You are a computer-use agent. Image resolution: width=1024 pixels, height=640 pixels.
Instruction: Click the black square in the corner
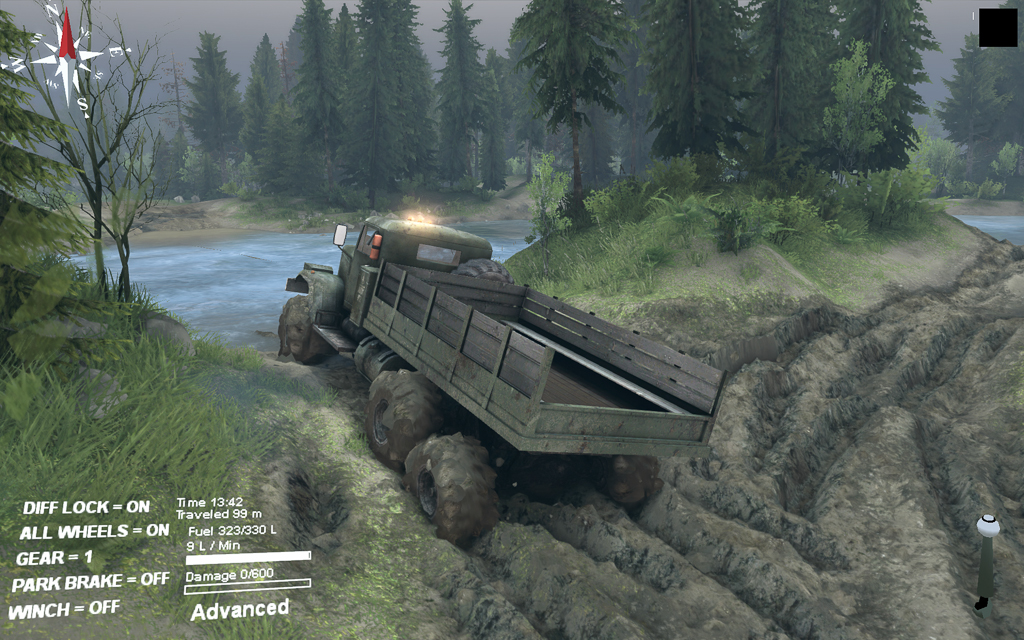coord(997,28)
